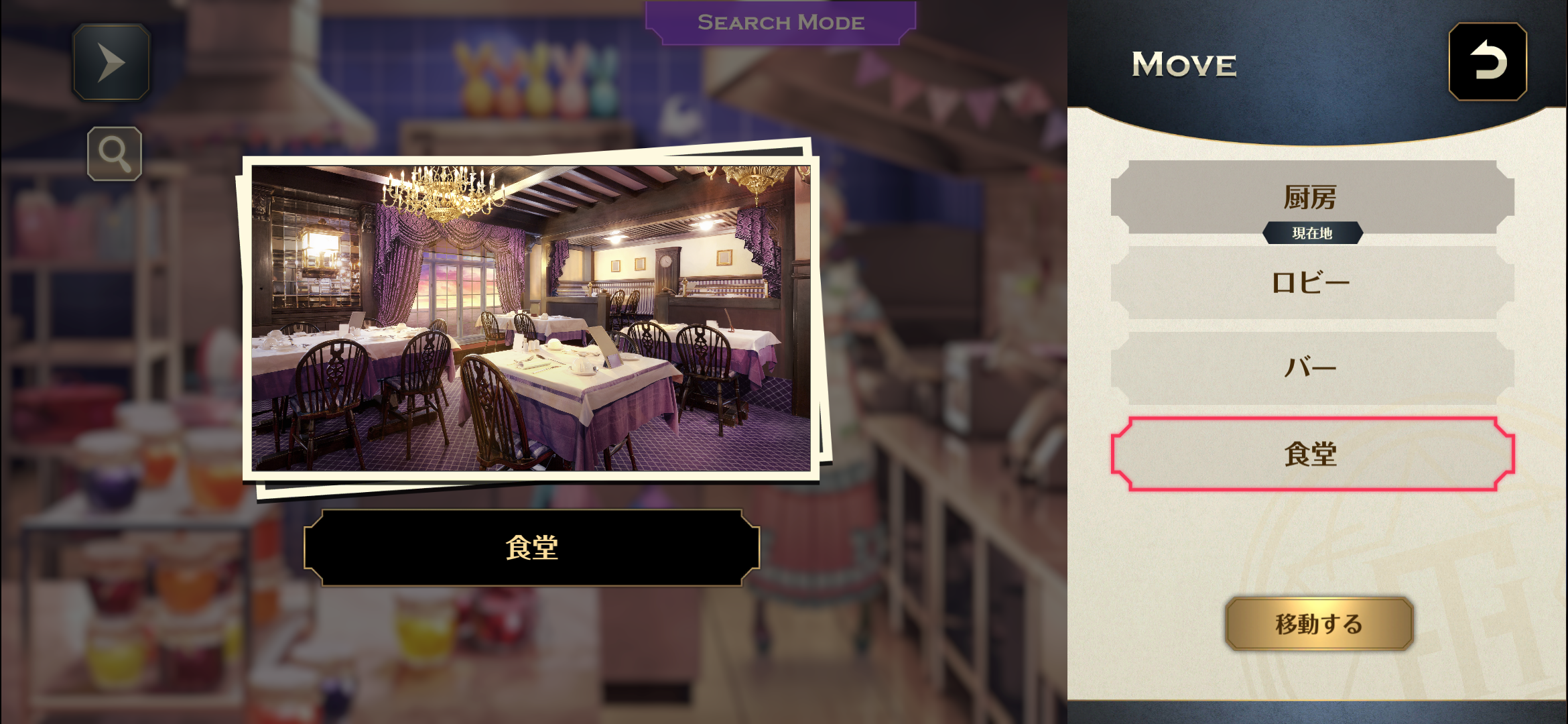Image resolution: width=1568 pixels, height=724 pixels.
Task: Choose ロビー (lobby) from the move list
Action: coord(1311,282)
